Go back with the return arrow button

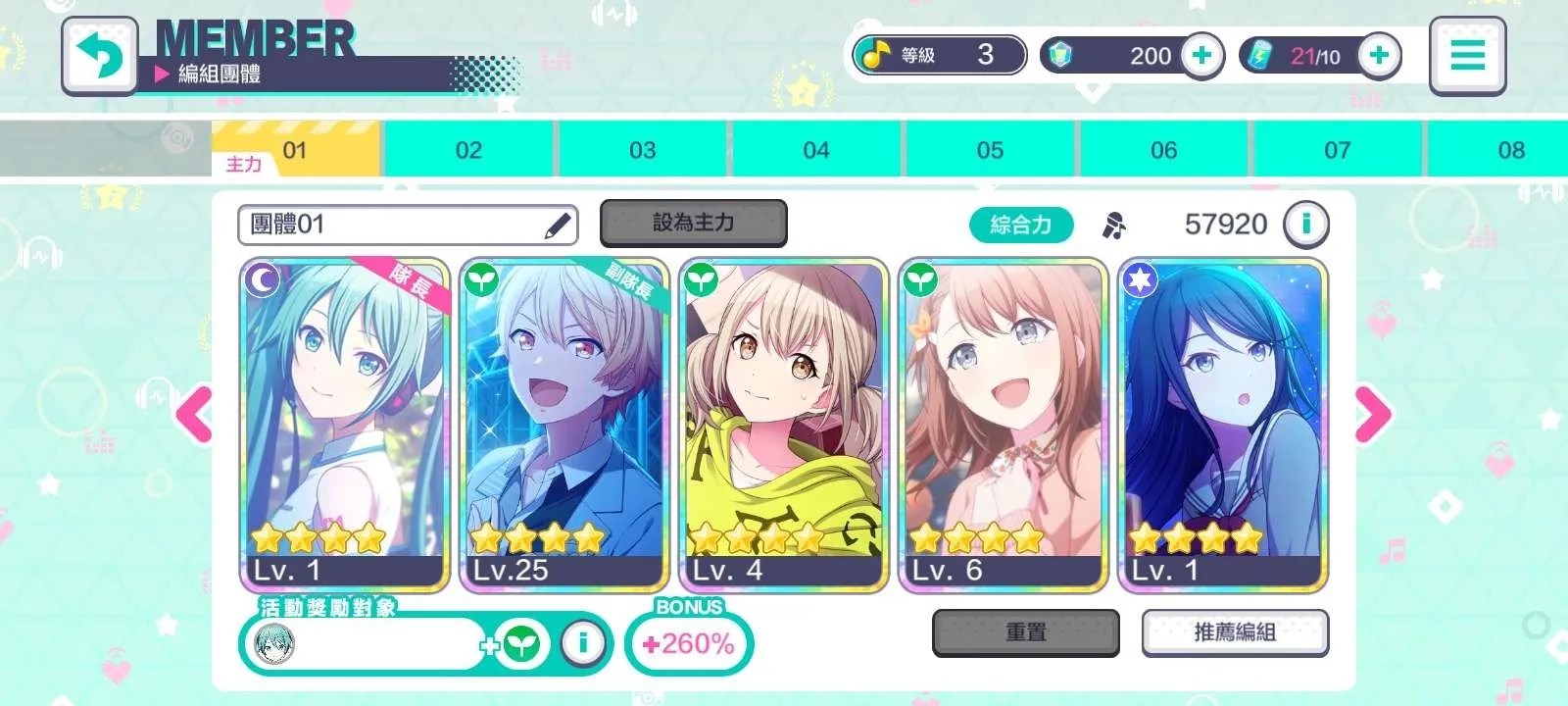pos(99,56)
